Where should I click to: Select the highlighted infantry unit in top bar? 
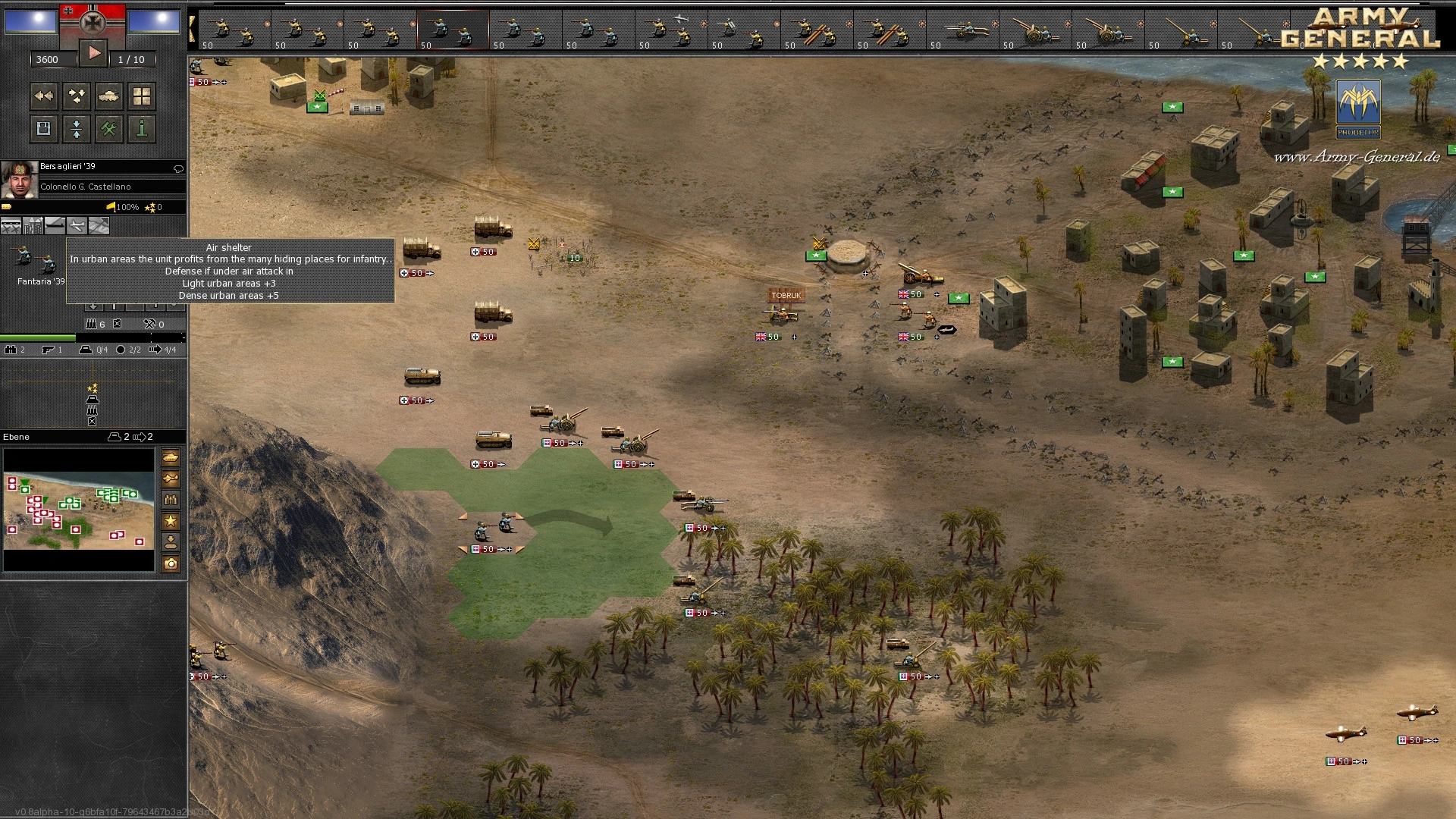(x=452, y=30)
